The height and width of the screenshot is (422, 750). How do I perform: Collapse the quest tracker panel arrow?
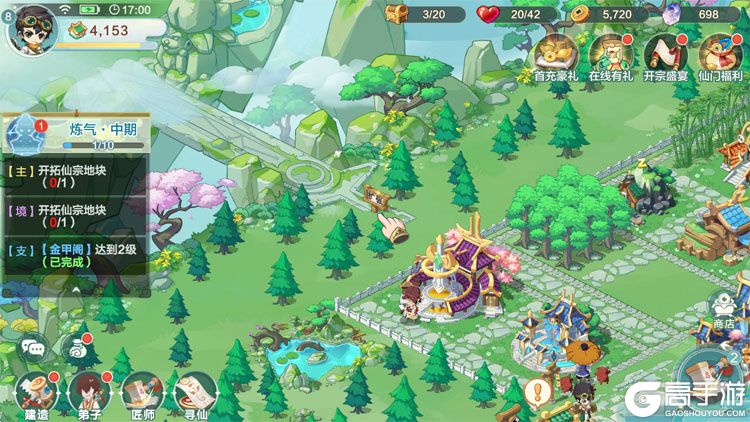click(x=75, y=290)
